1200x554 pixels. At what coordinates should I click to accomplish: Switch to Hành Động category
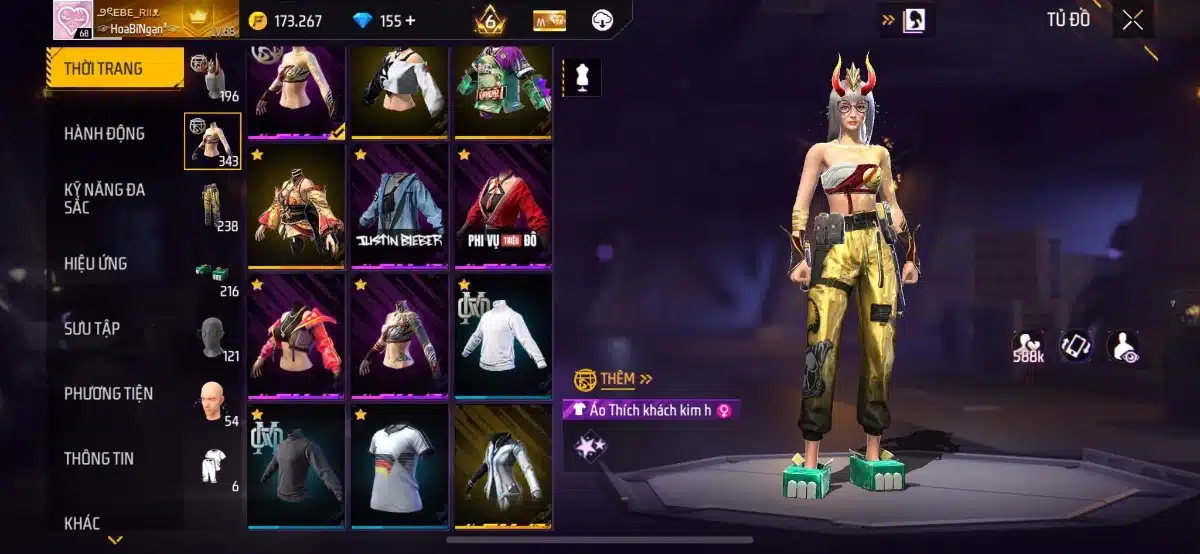104,133
